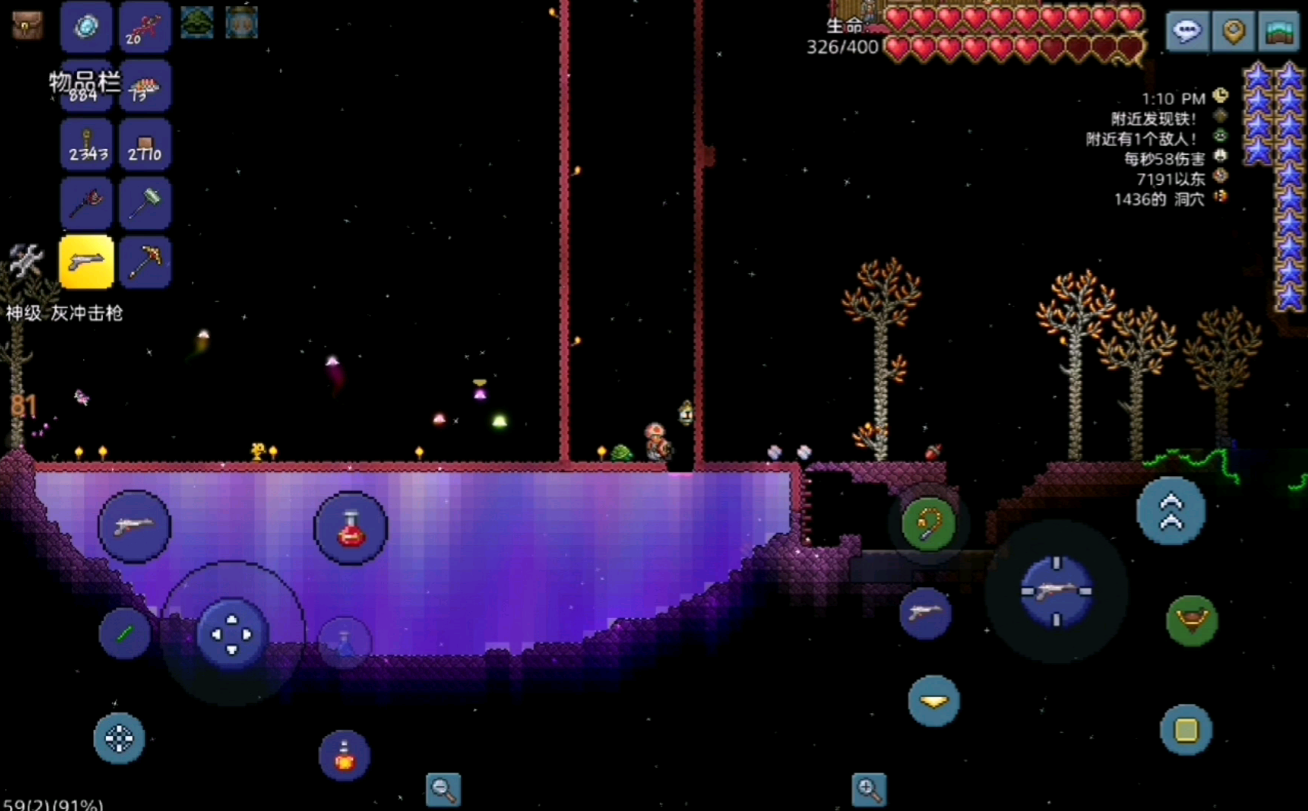The height and width of the screenshot is (811, 1308).
Task: Tap the yellow square button
Action: tap(1186, 730)
